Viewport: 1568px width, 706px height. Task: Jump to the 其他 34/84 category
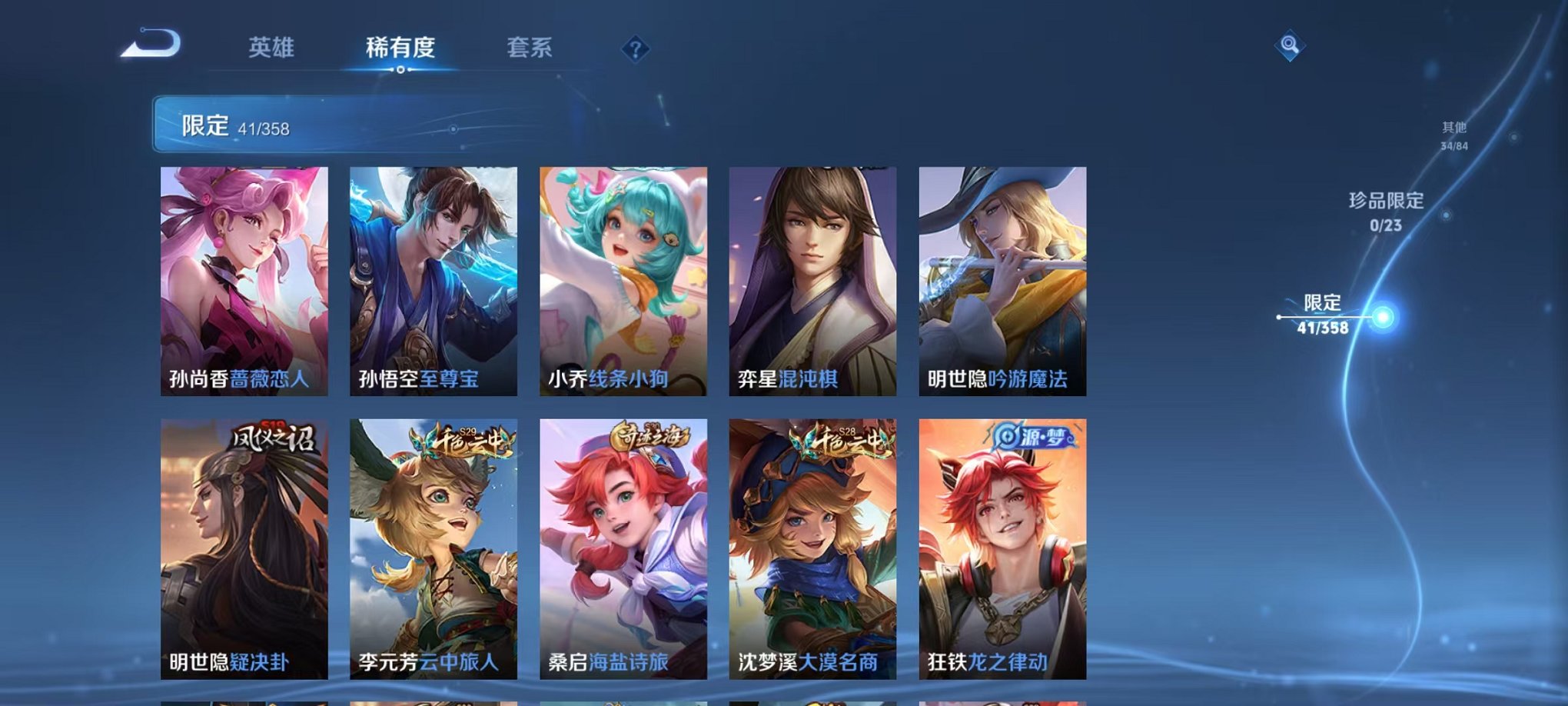tap(1453, 137)
